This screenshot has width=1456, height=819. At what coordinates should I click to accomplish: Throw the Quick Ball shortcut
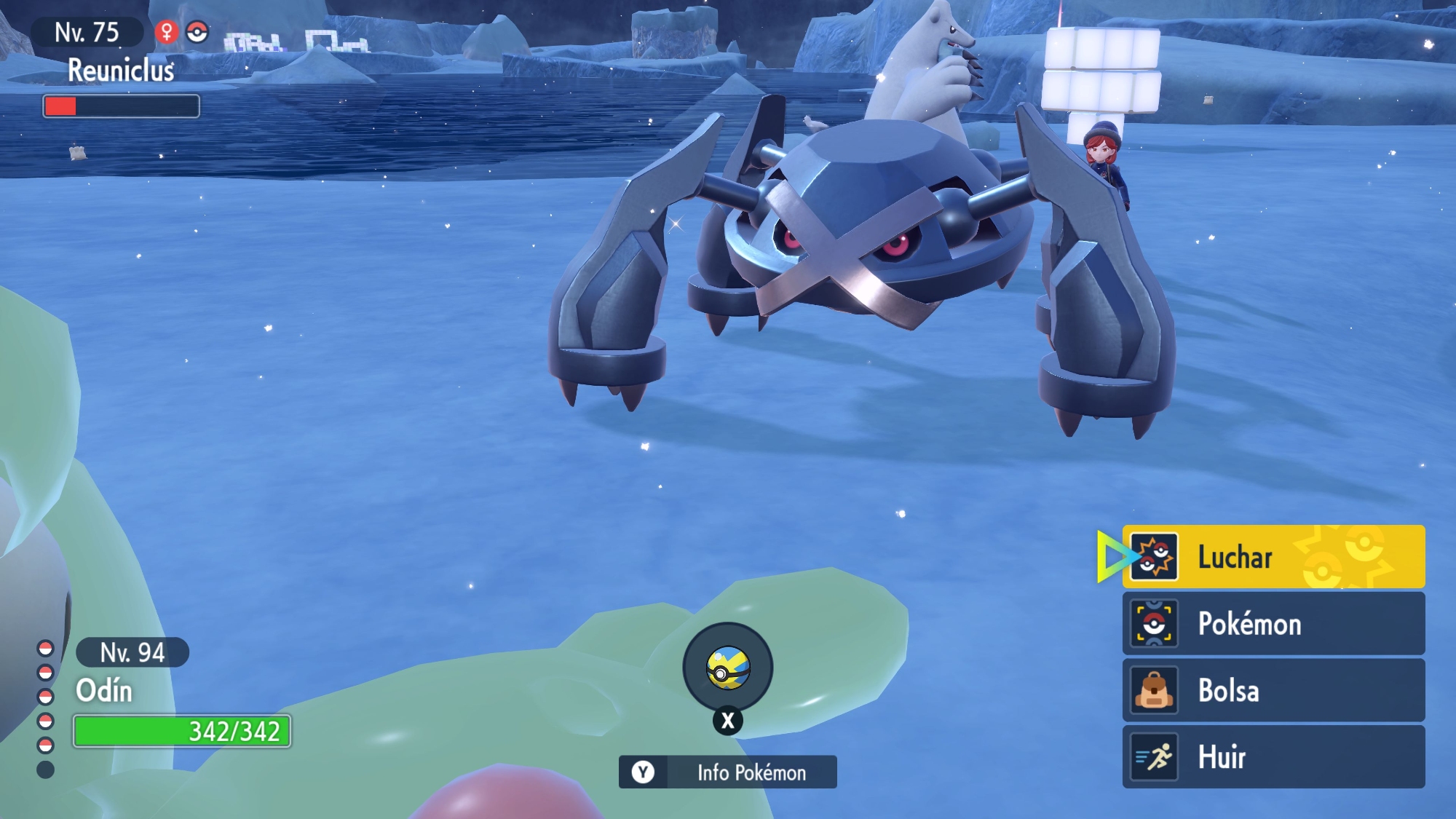click(727, 668)
